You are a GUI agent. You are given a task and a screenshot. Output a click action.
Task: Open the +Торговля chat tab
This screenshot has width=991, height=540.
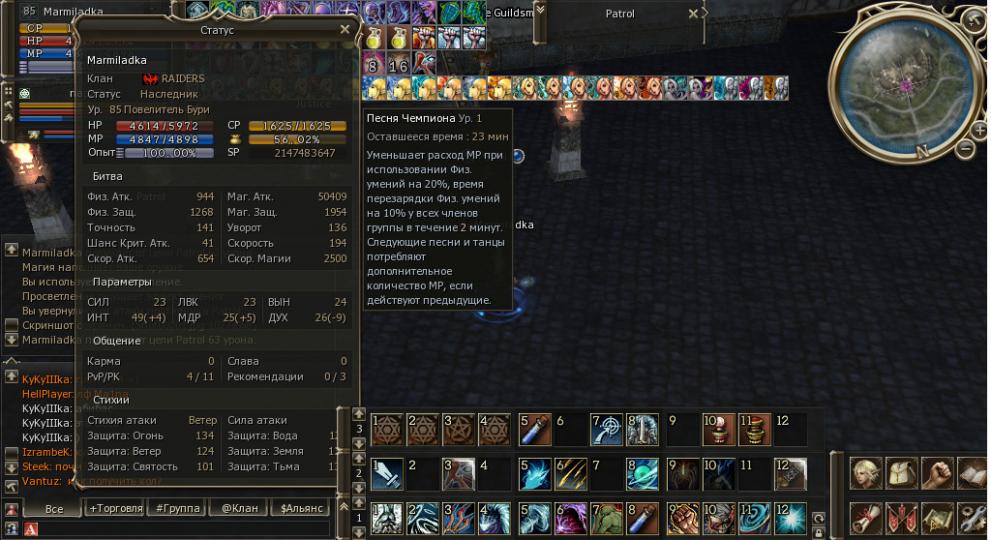click(x=115, y=509)
